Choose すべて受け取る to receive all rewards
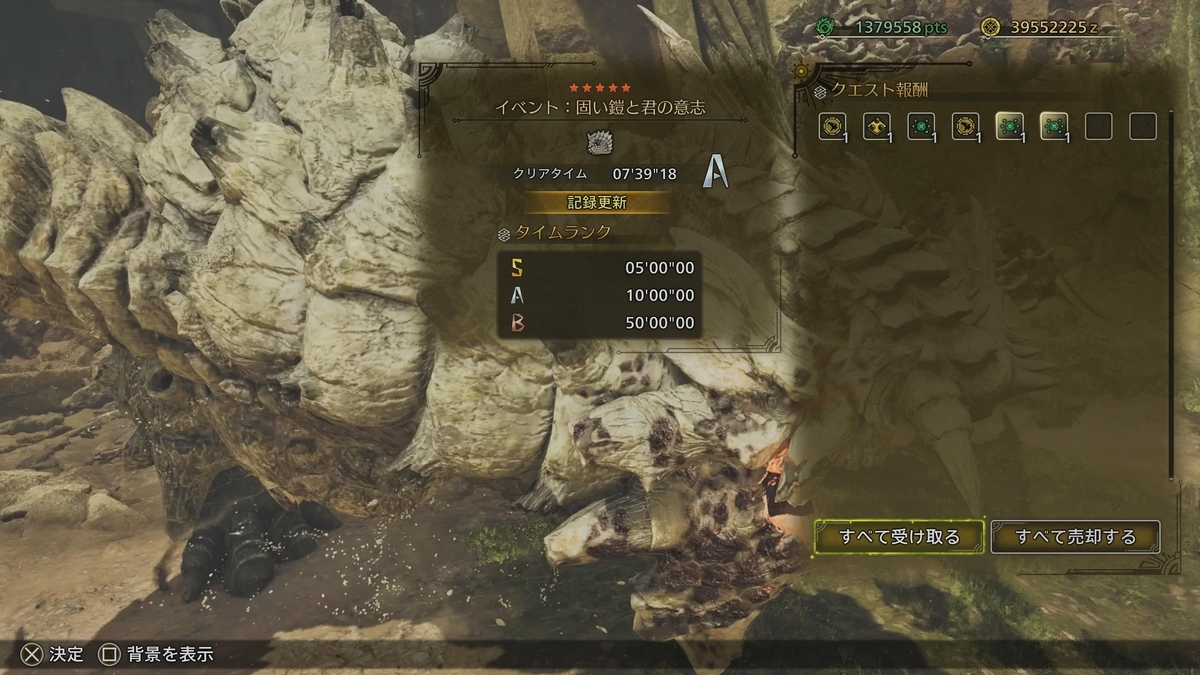This screenshot has height=675, width=1200. (899, 537)
